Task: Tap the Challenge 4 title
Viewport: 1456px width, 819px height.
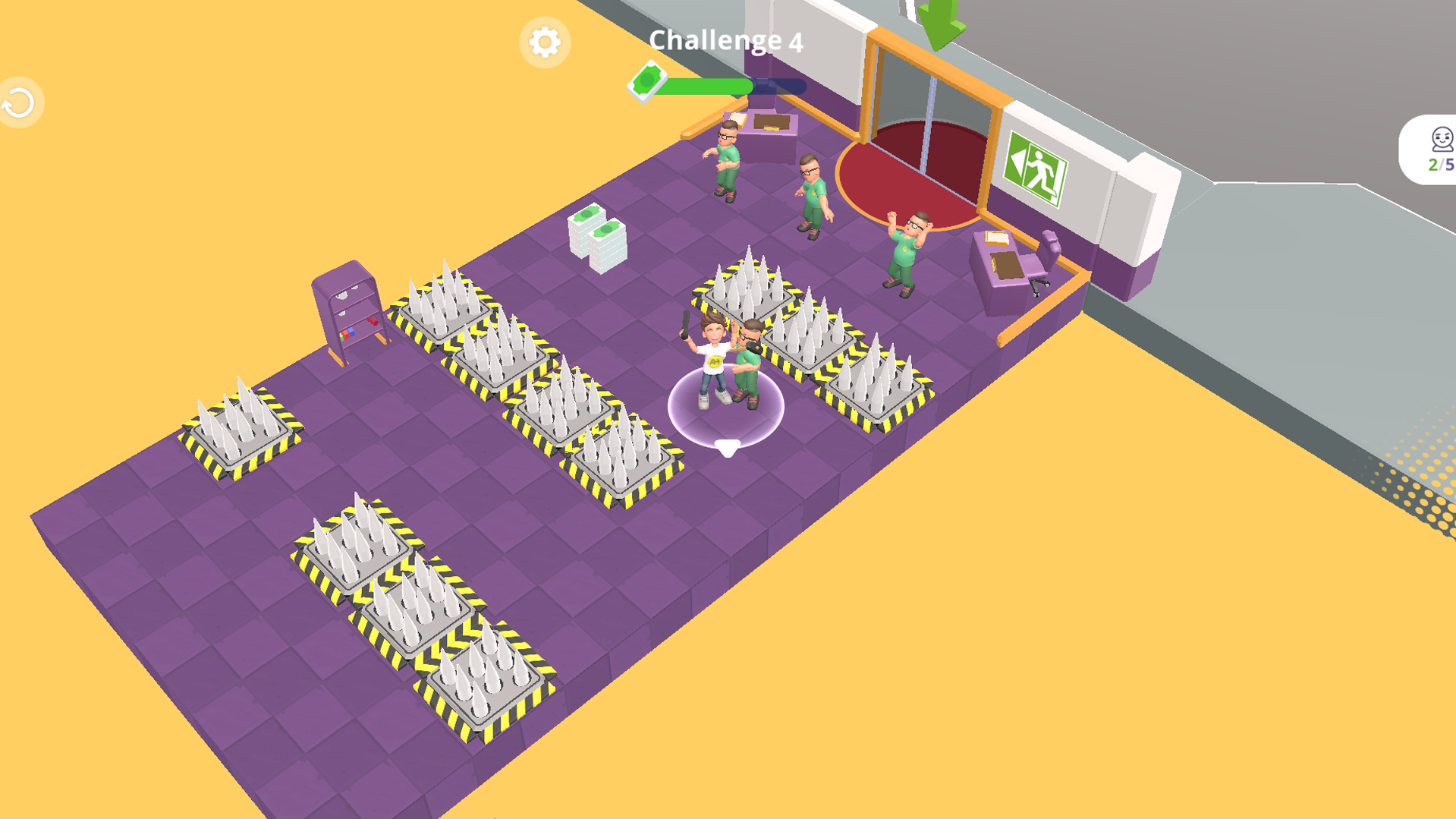Action: click(728, 42)
